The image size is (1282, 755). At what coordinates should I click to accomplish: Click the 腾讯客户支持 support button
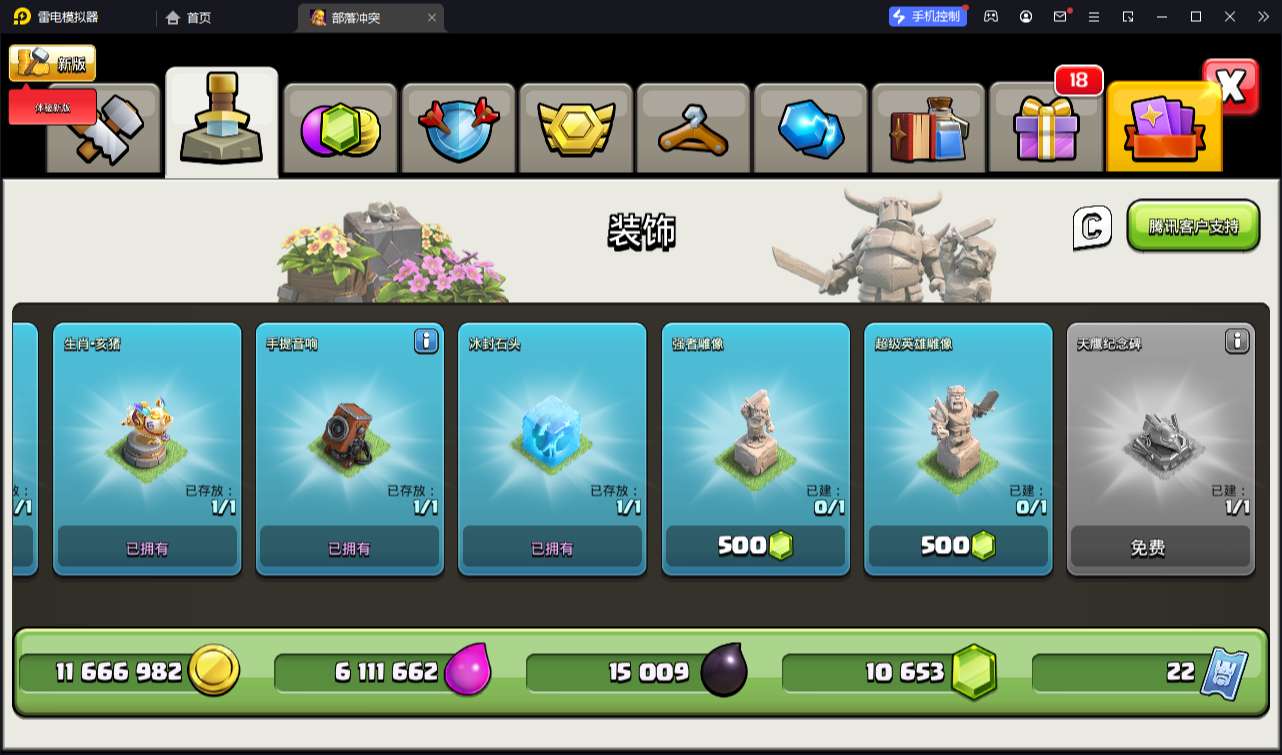click(x=1193, y=226)
